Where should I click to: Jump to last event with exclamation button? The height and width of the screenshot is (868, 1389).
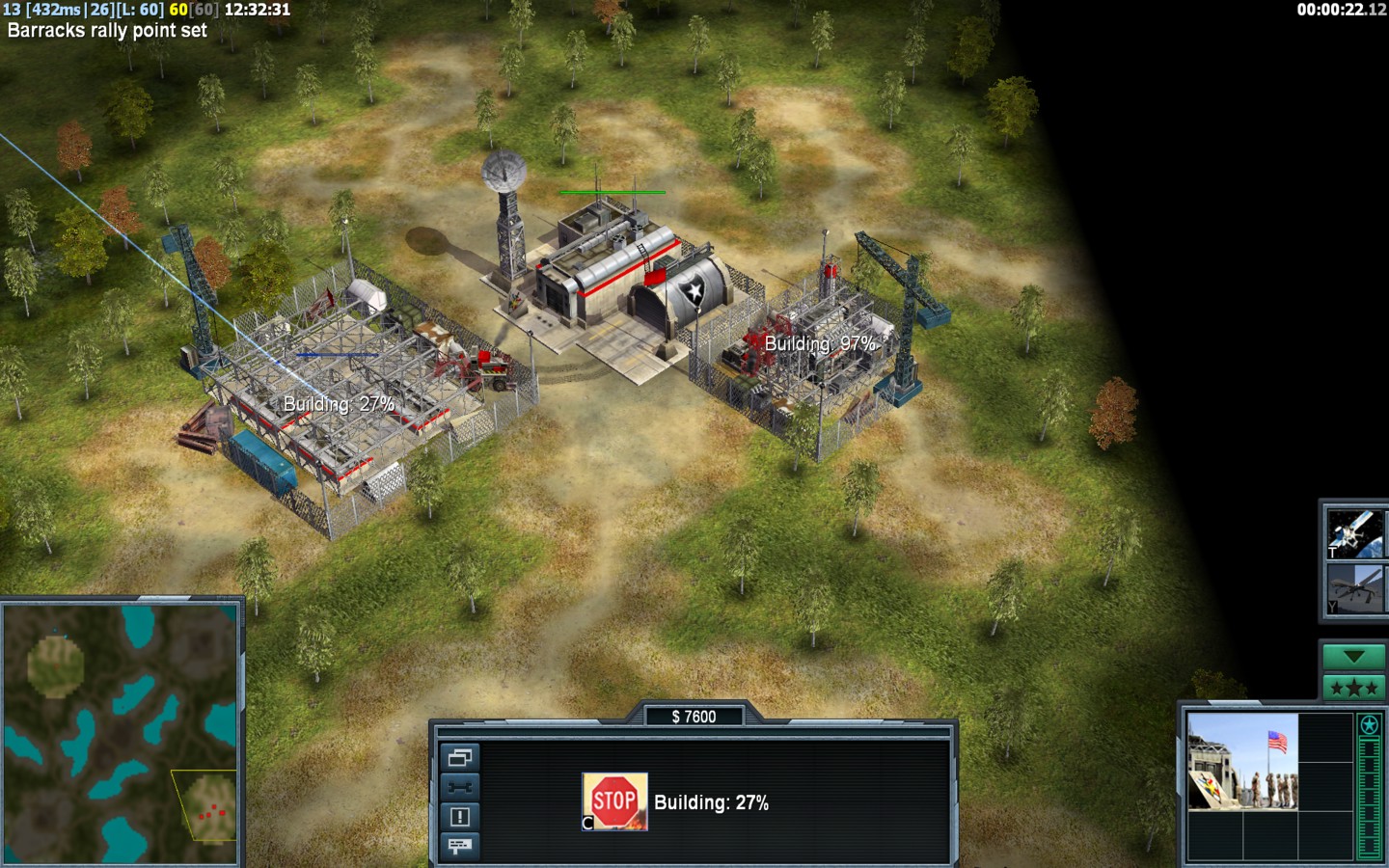click(459, 817)
